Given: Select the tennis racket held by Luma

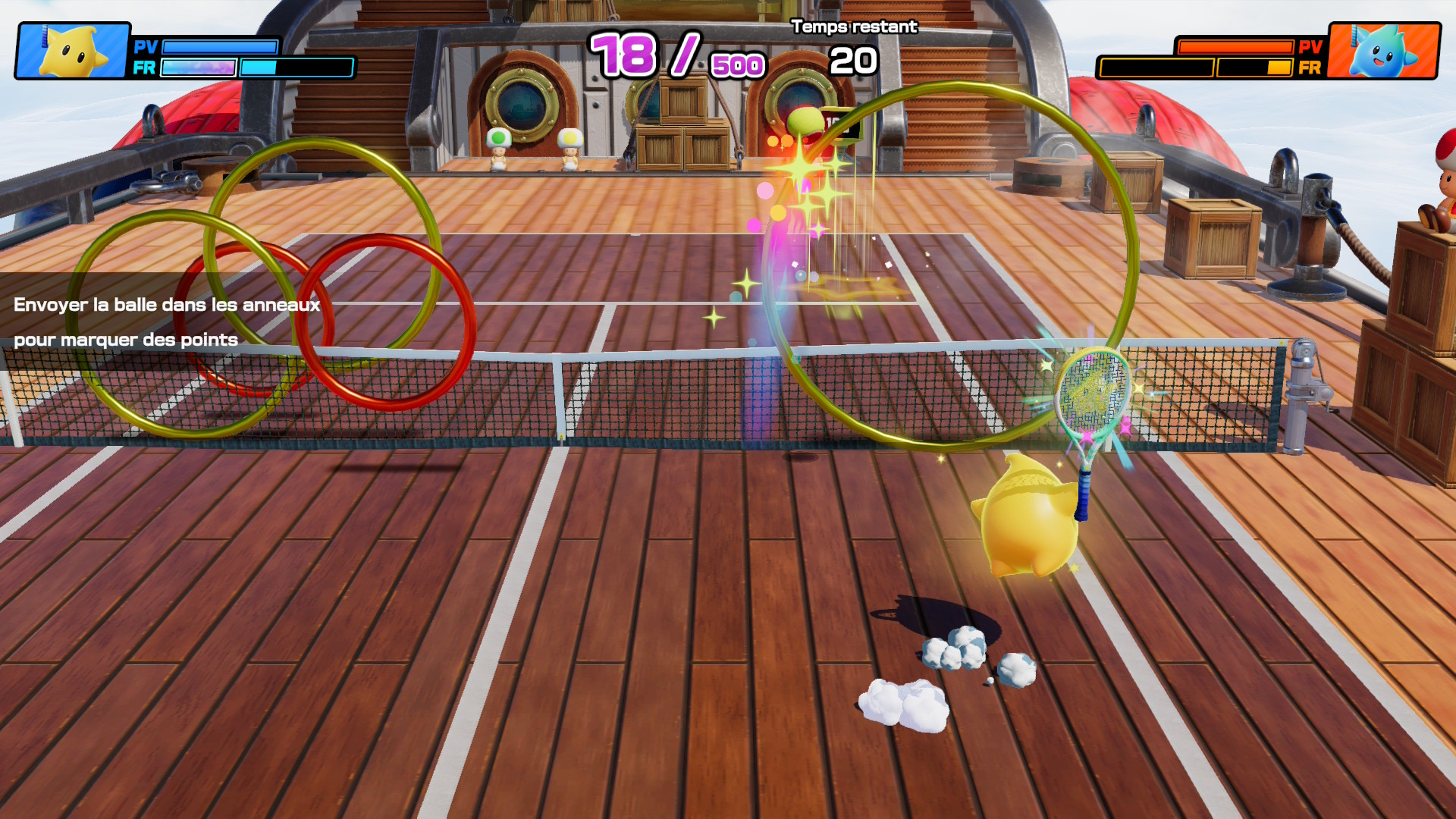Looking at the screenshot, I should (x=1092, y=394).
